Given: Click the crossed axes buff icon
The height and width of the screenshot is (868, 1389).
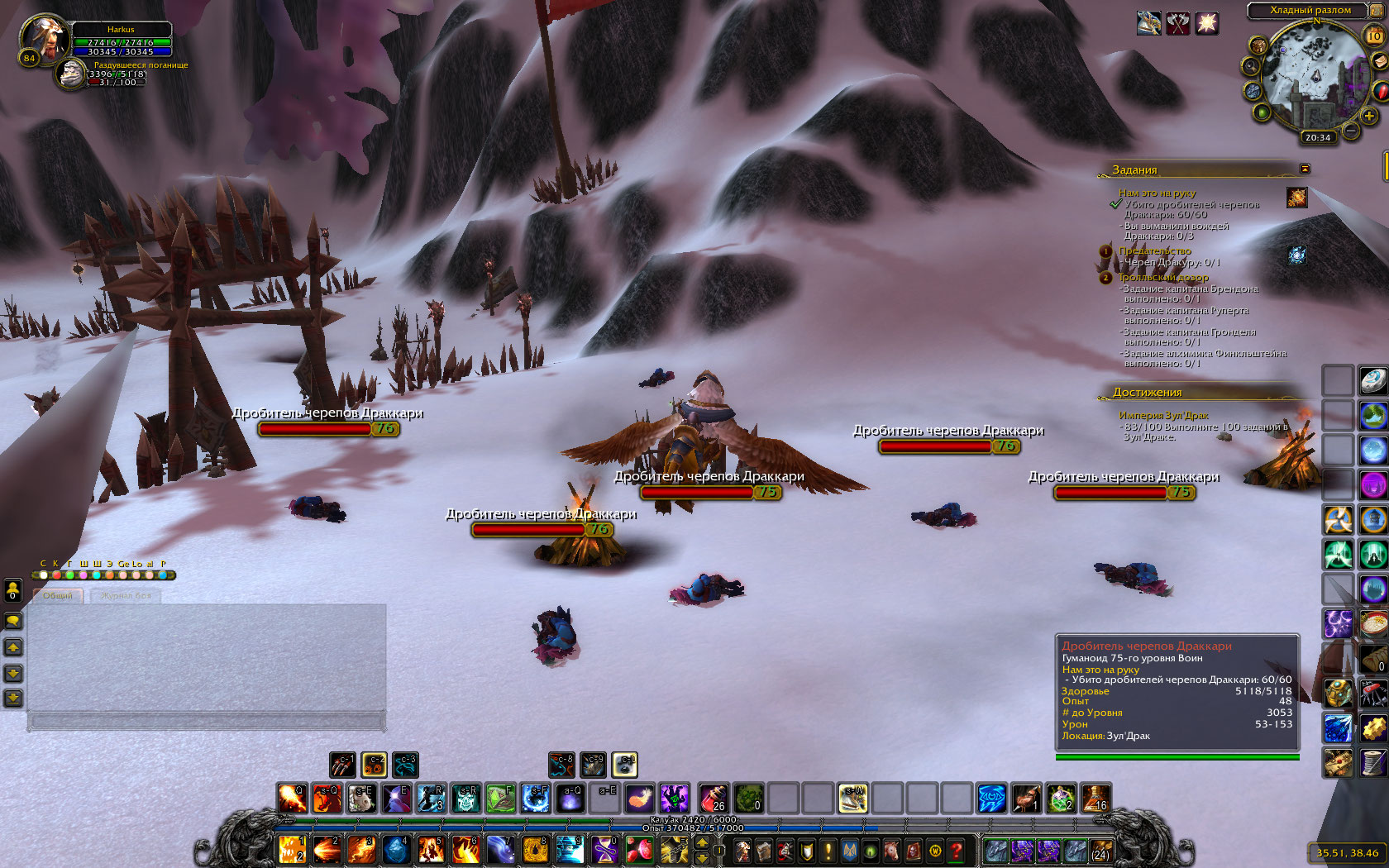Looking at the screenshot, I should 1177,23.
